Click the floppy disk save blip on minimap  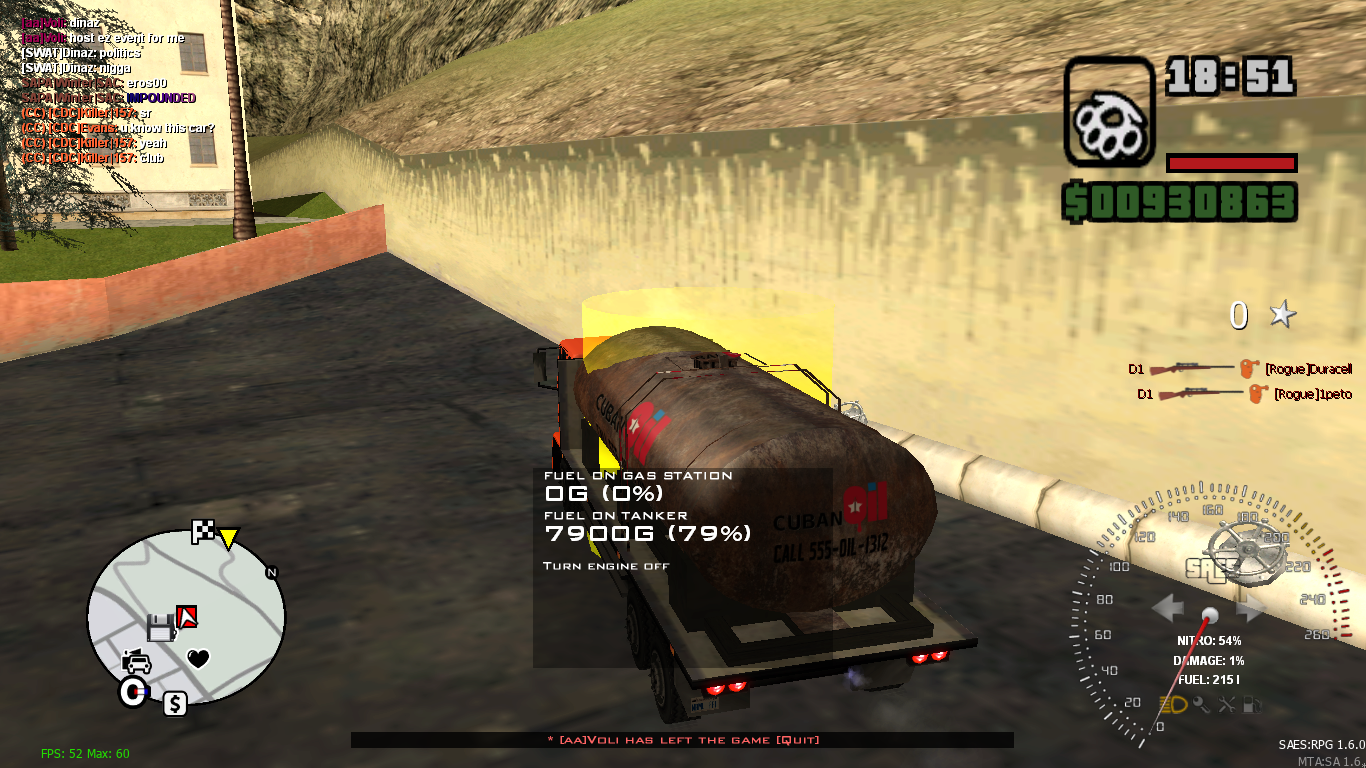tap(162, 625)
